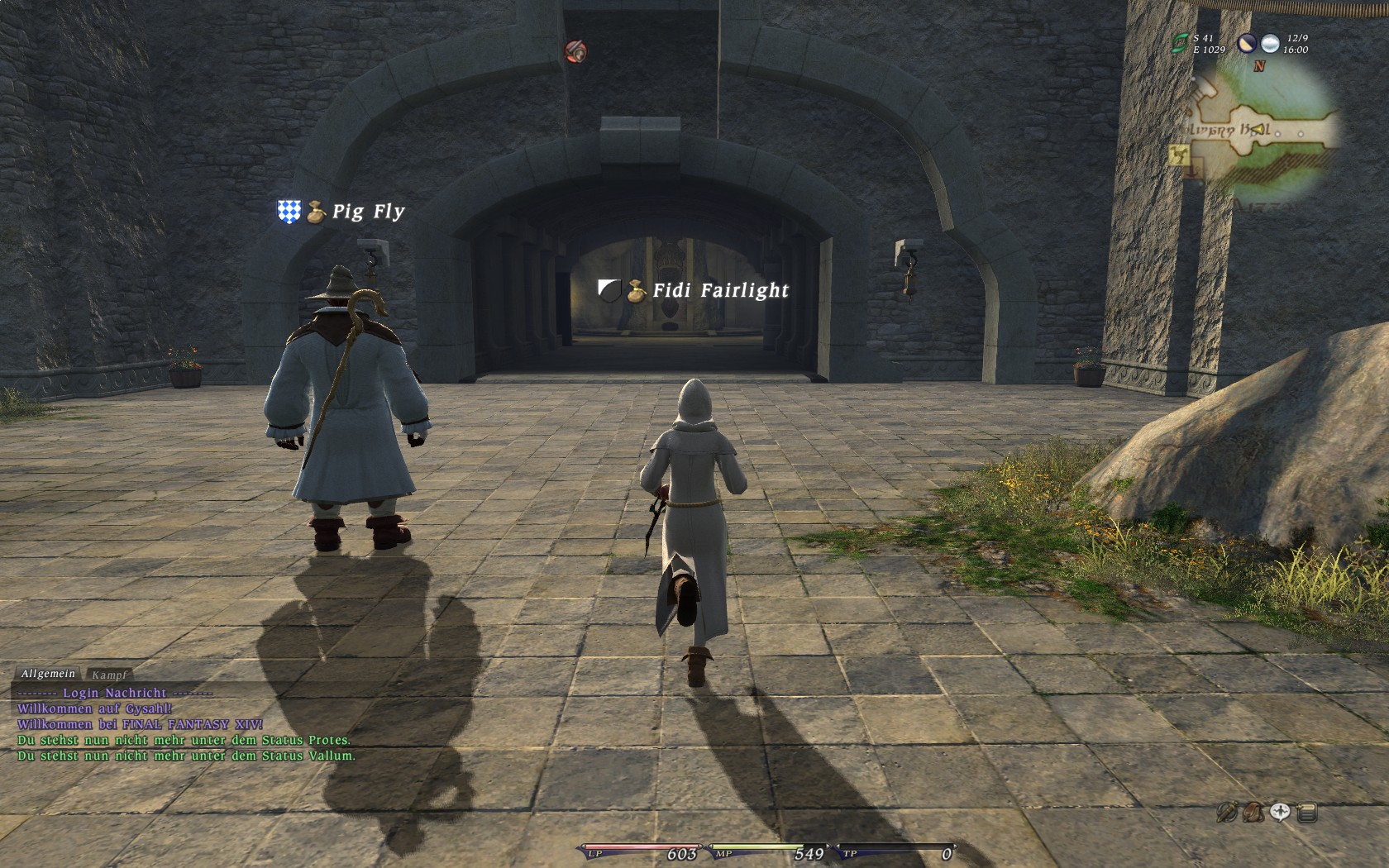Click the cloudy weather icon
This screenshot has width=1389, height=868.
pos(1270,44)
